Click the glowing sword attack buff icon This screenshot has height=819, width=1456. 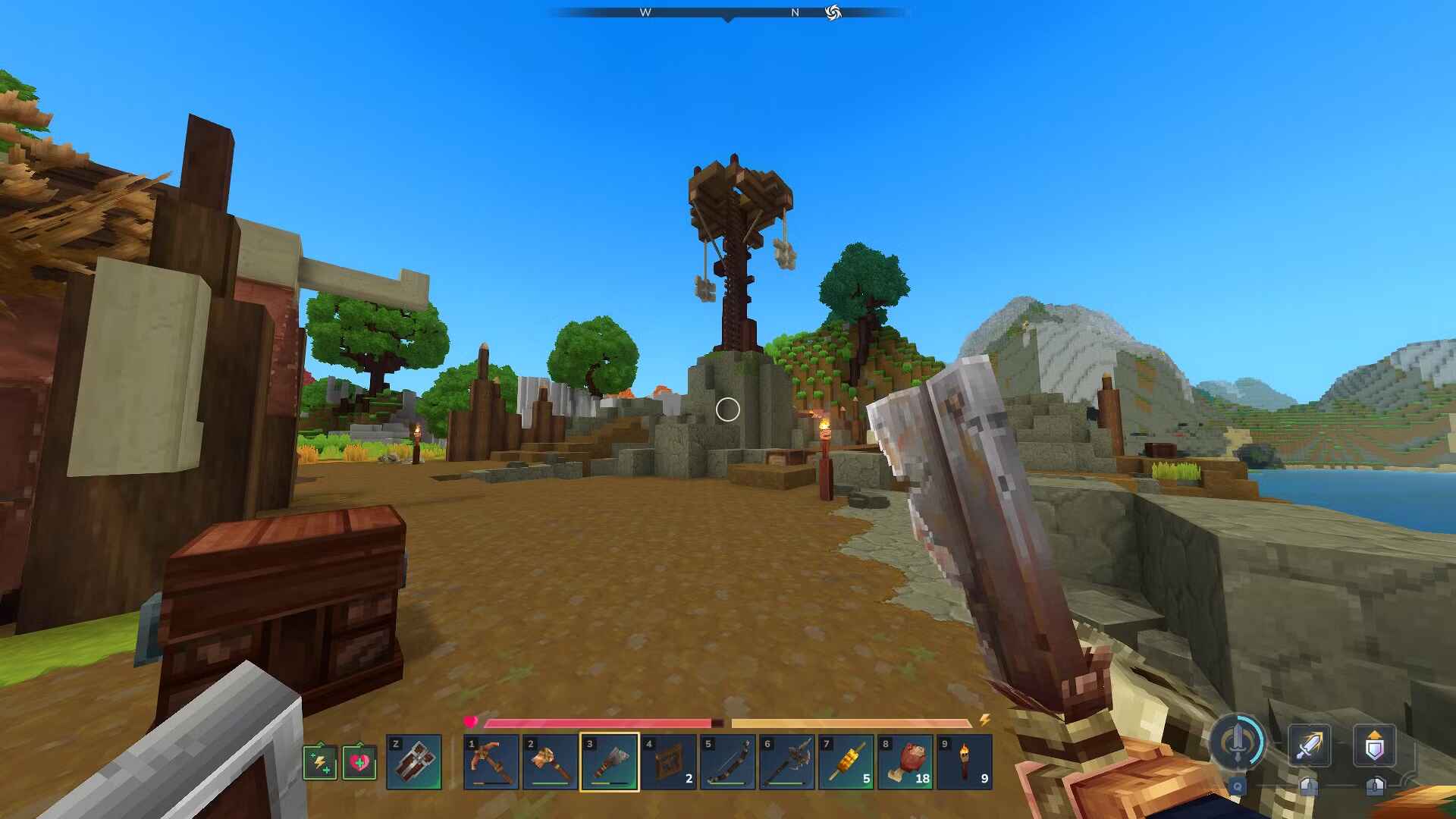[1311, 746]
